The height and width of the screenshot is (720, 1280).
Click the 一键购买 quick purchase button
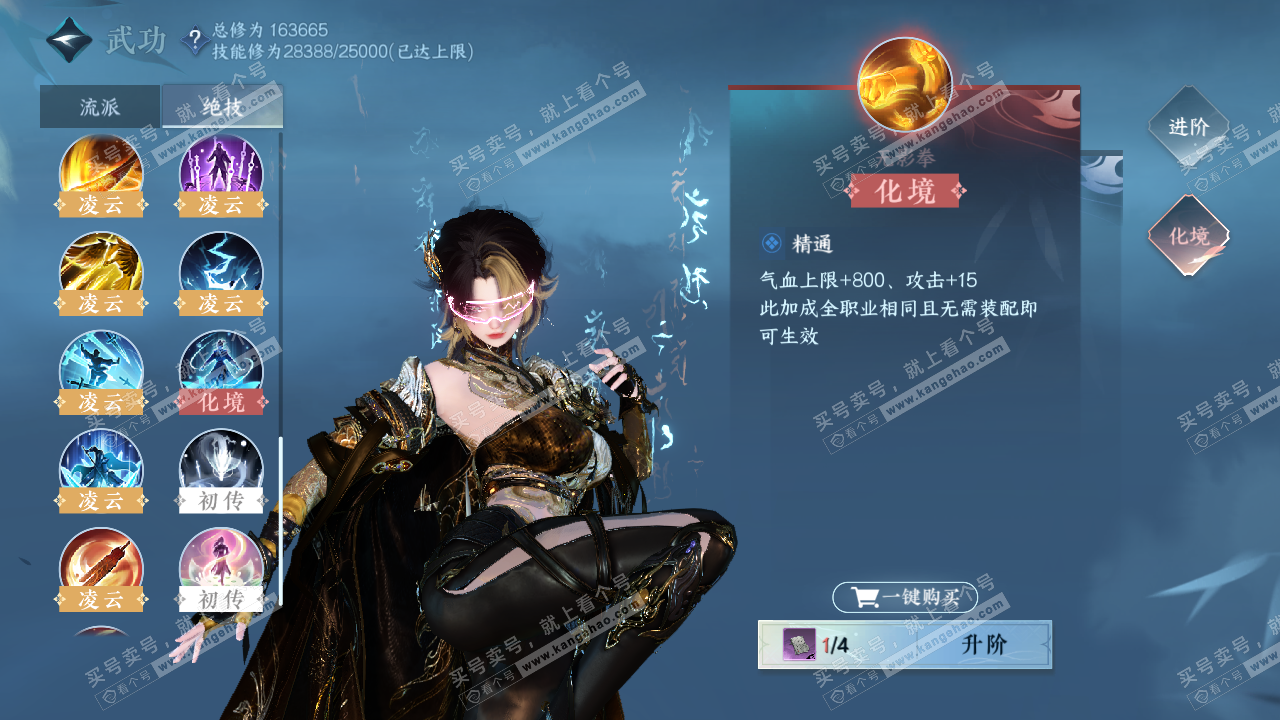[x=905, y=598]
